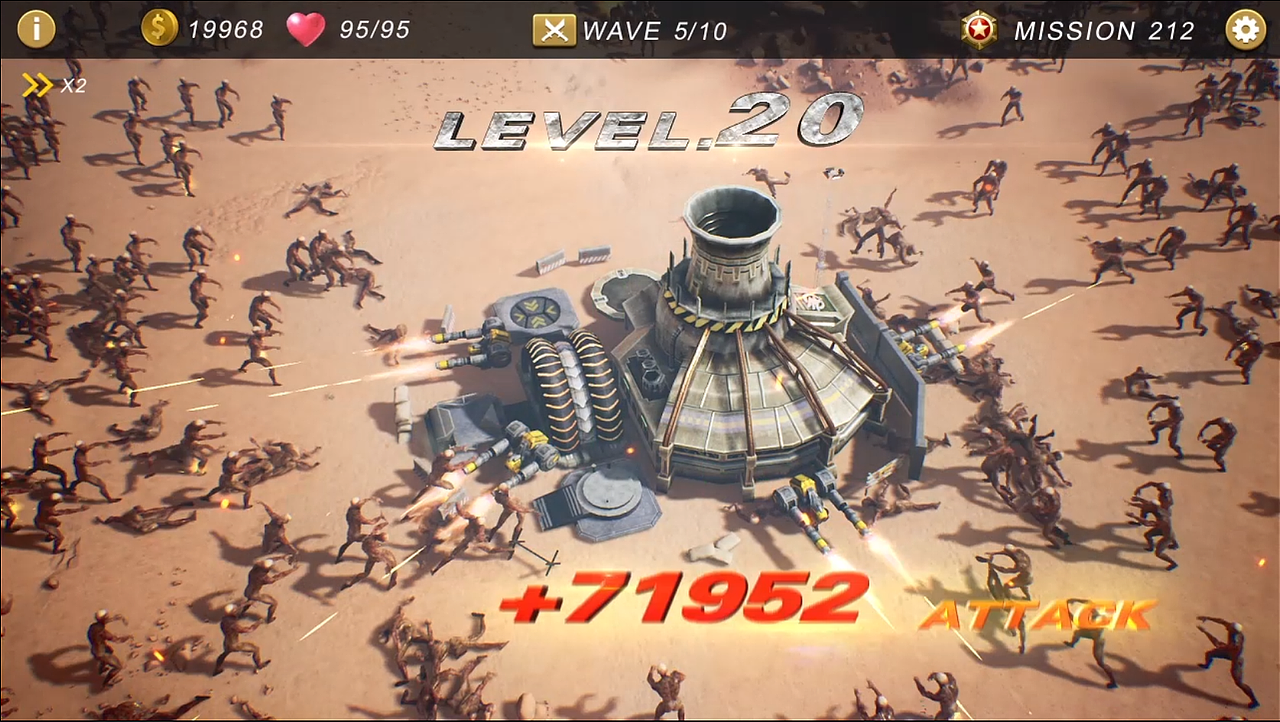This screenshot has width=1280, height=722.
Task: Open the info panel icon
Action: (37, 28)
